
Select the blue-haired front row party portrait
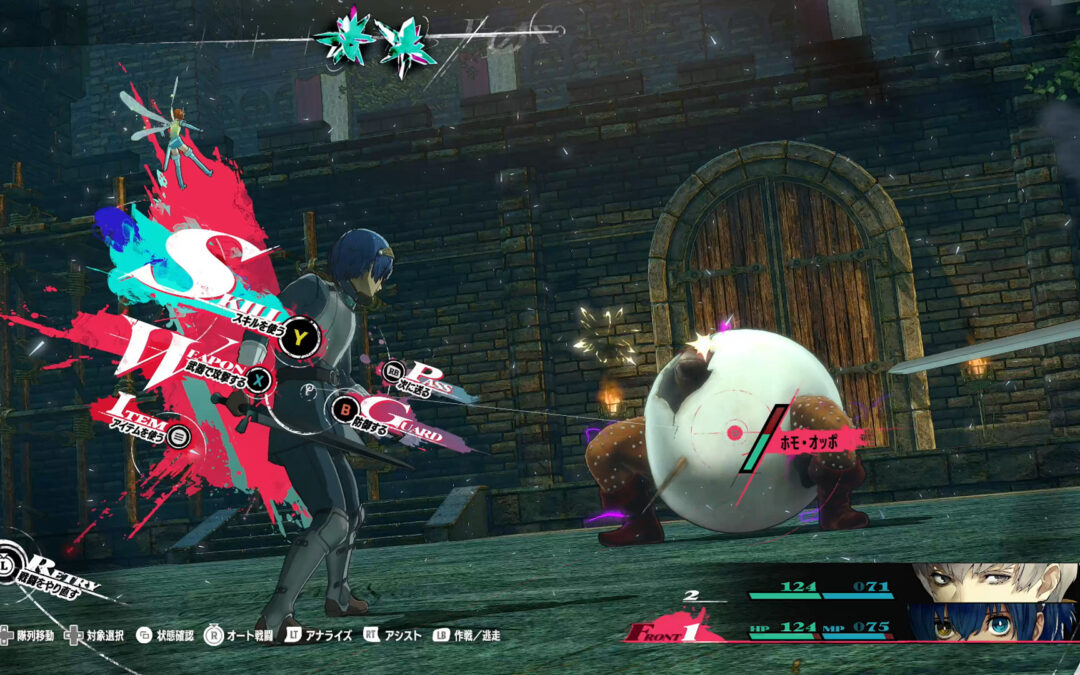[990, 621]
